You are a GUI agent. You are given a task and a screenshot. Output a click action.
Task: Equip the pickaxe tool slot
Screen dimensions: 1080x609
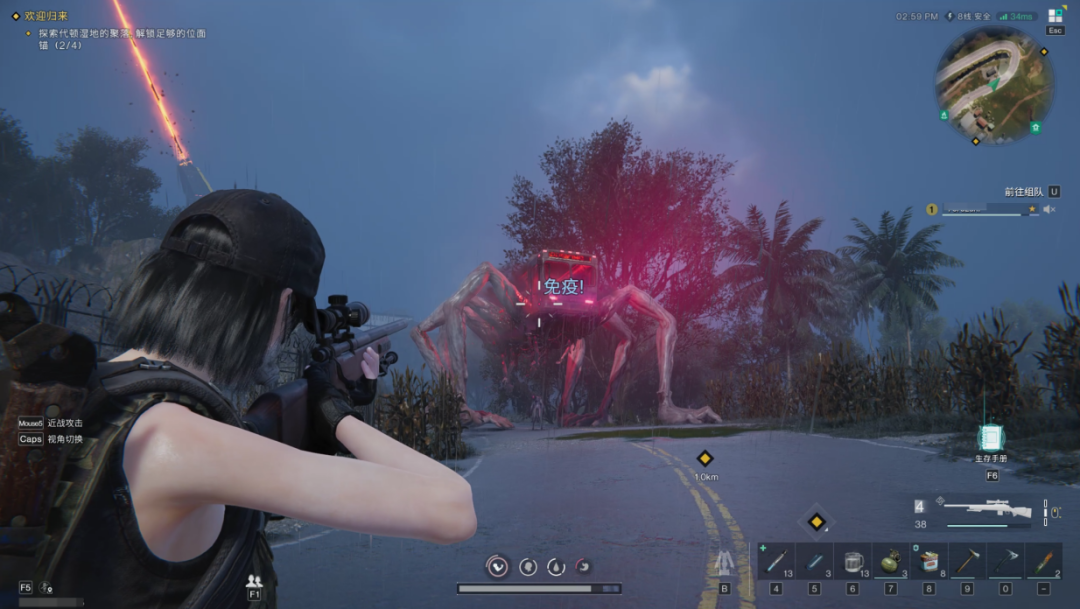click(1005, 561)
